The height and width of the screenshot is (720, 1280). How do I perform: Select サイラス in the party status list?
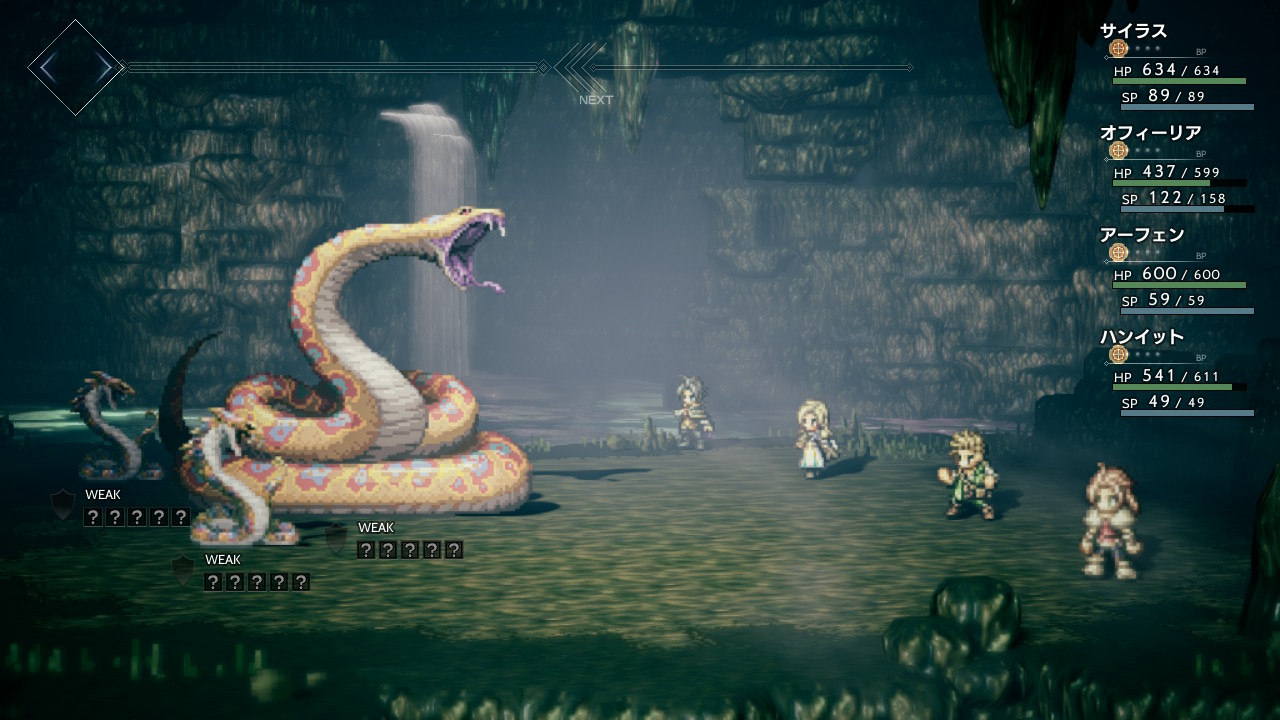coord(1134,32)
